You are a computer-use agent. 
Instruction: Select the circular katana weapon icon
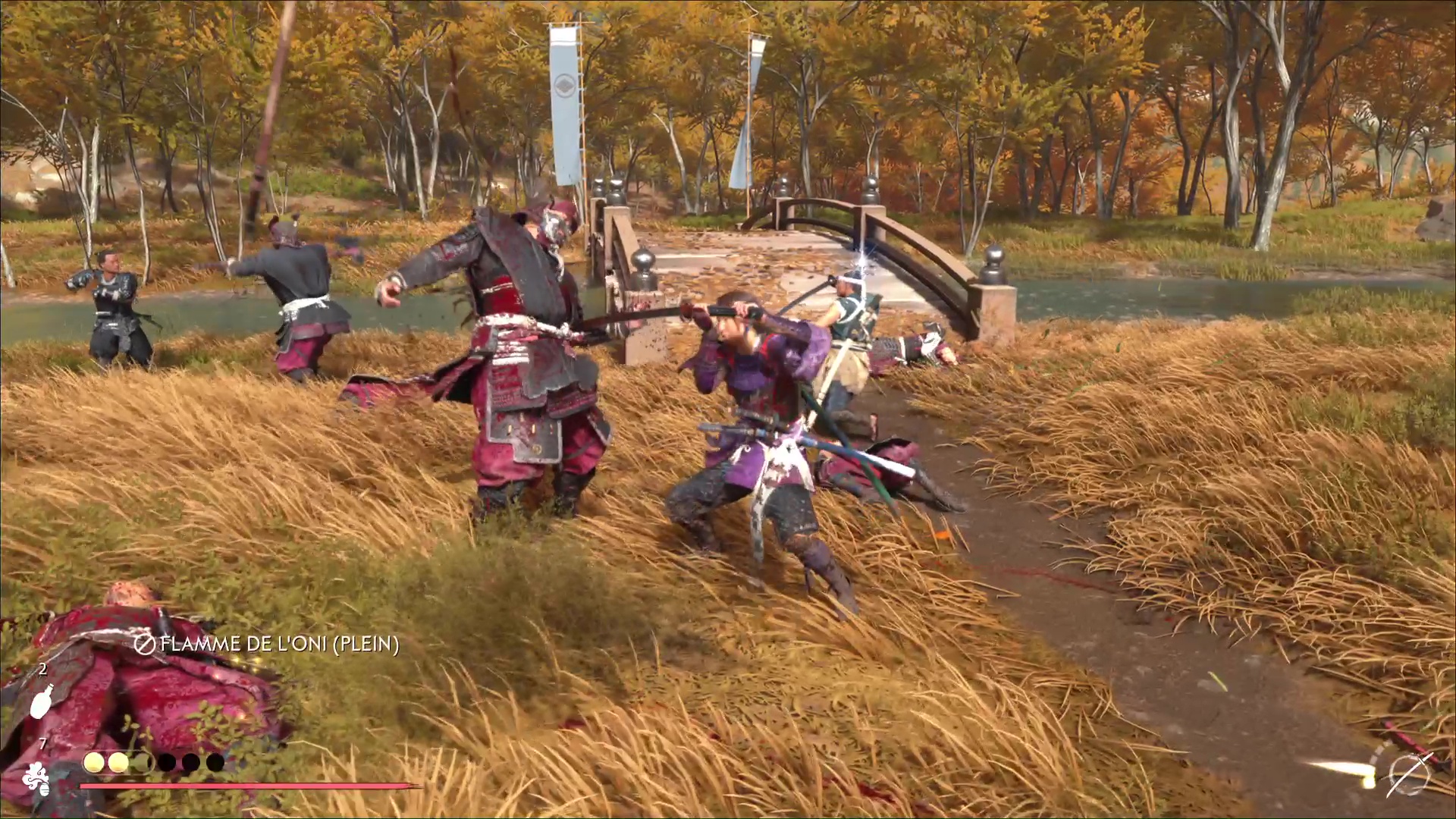1410,775
